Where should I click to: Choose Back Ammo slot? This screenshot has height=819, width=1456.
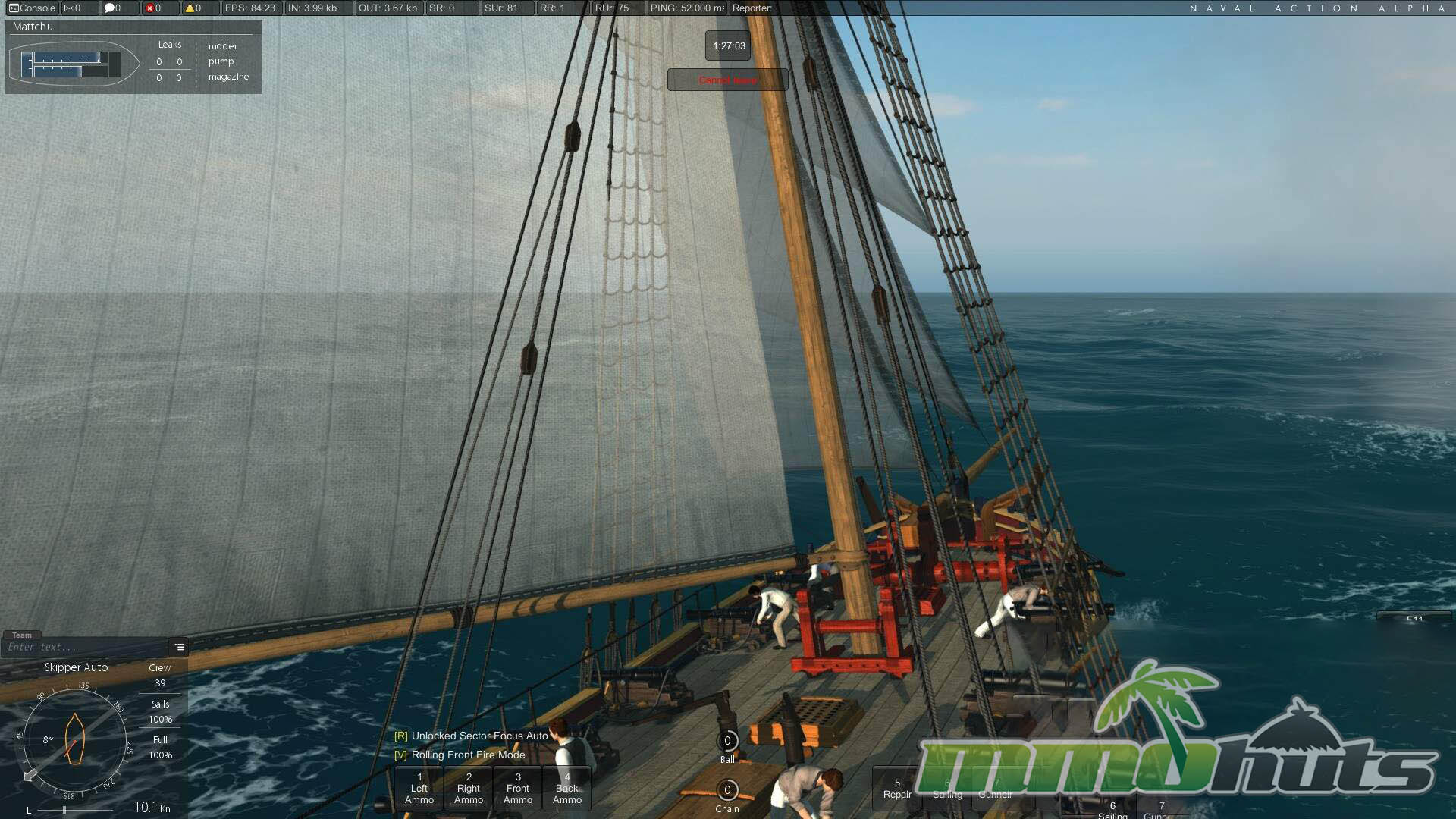(x=567, y=789)
